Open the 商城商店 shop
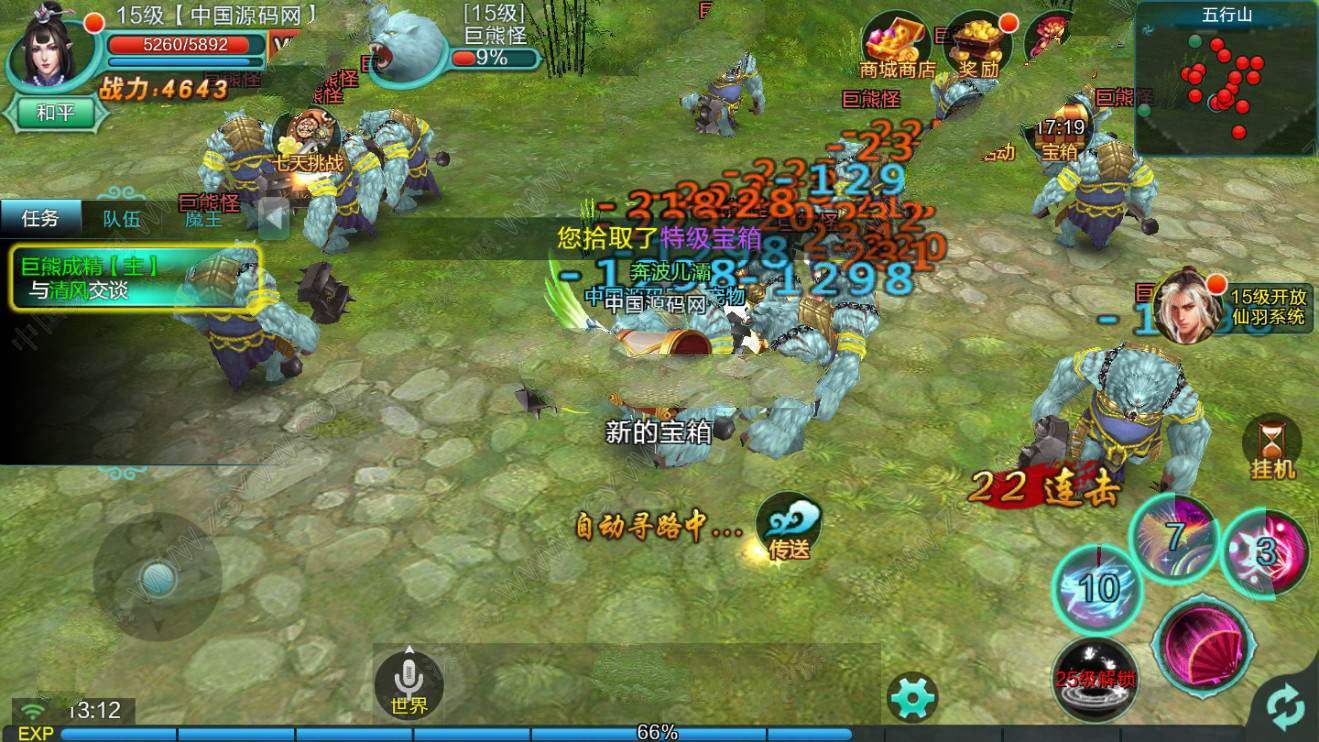The image size is (1319, 742). [897, 46]
